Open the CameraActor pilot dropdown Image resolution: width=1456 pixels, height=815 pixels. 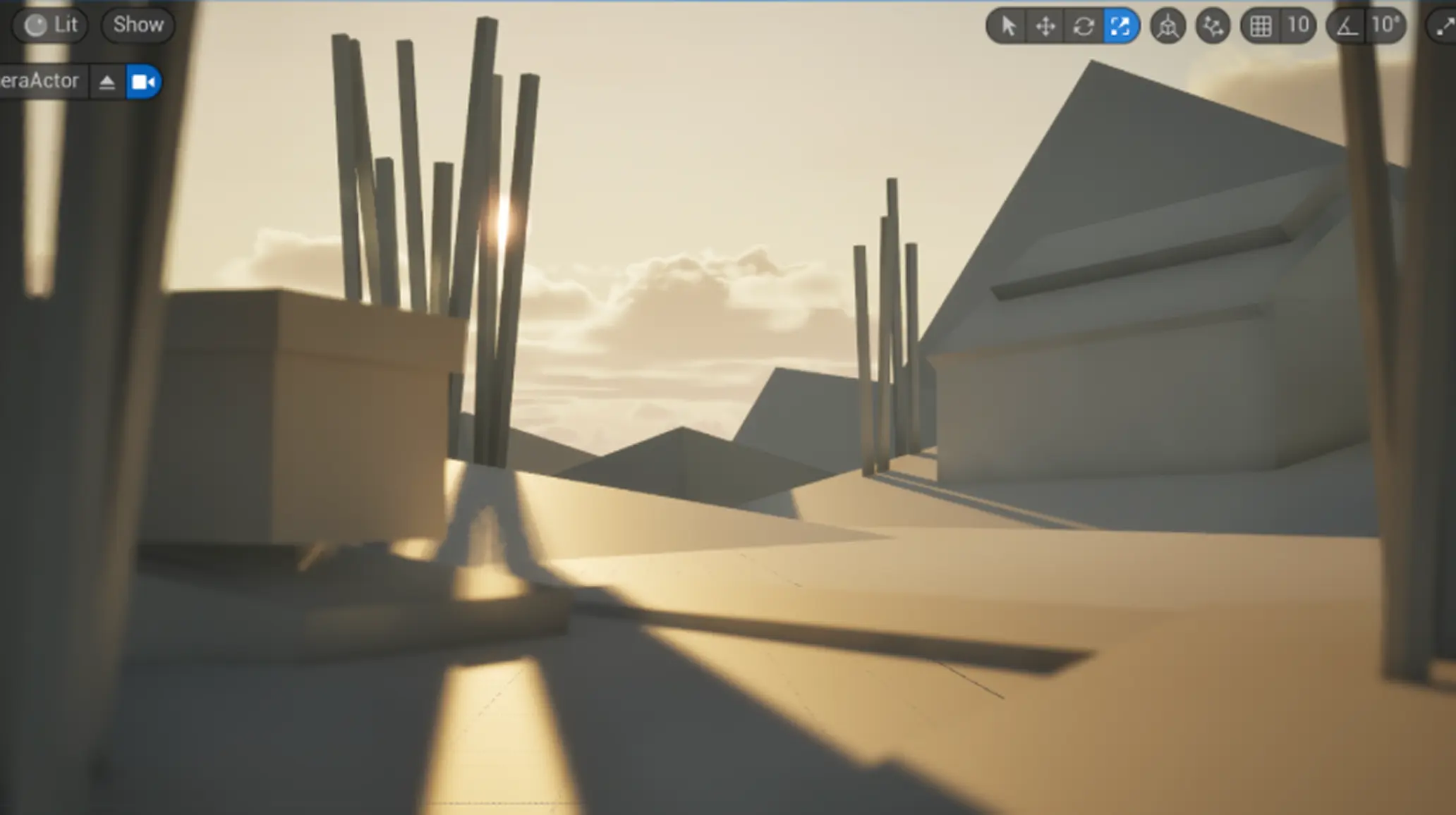click(x=107, y=81)
